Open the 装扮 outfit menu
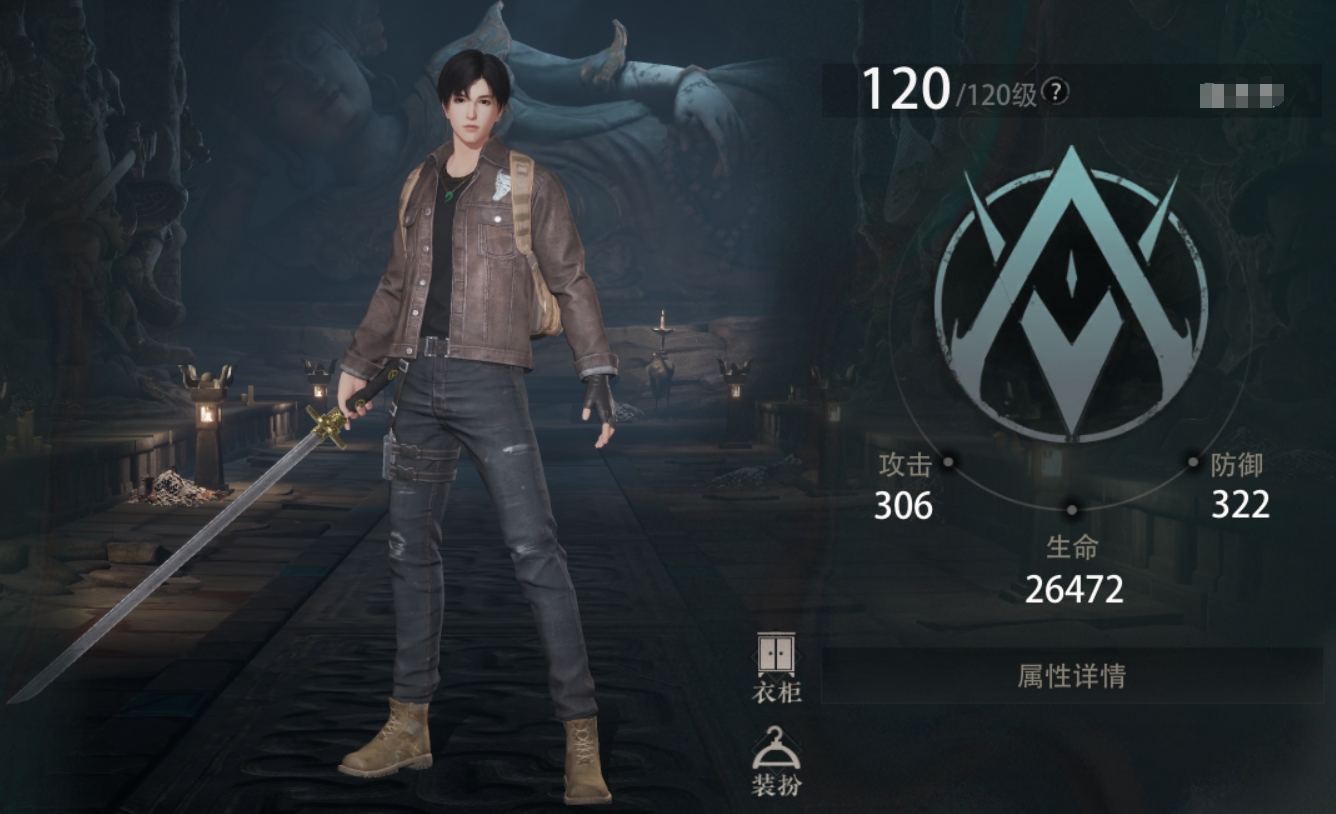The height and width of the screenshot is (814, 1336). pyautogui.click(x=776, y=760)
